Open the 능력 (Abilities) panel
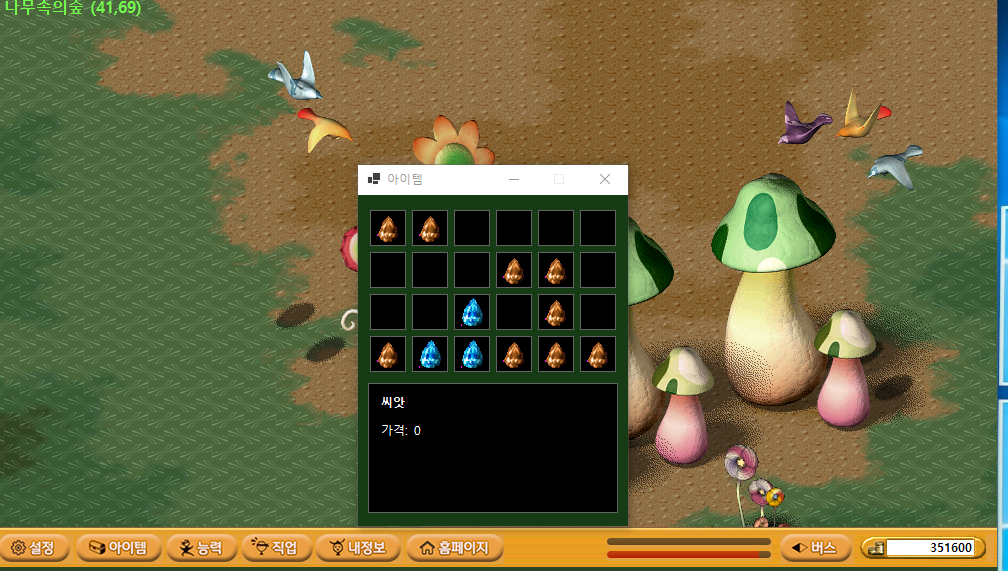Screen dimensions: 1008x571 pyautogui.click(x=202, y=548)
